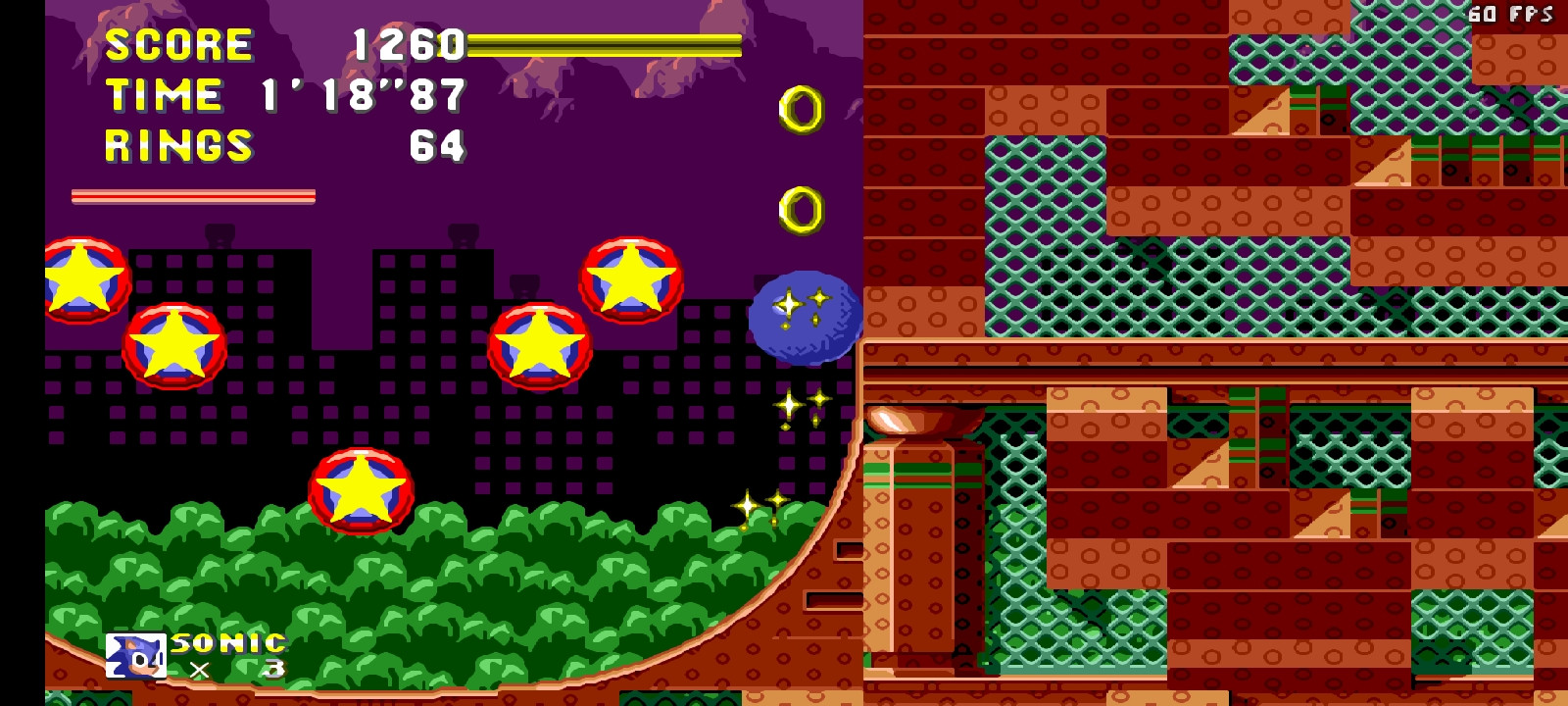Click the blue spiked sphere enemy
Screen dimensions: 1568x706
[x=804, y=319]
